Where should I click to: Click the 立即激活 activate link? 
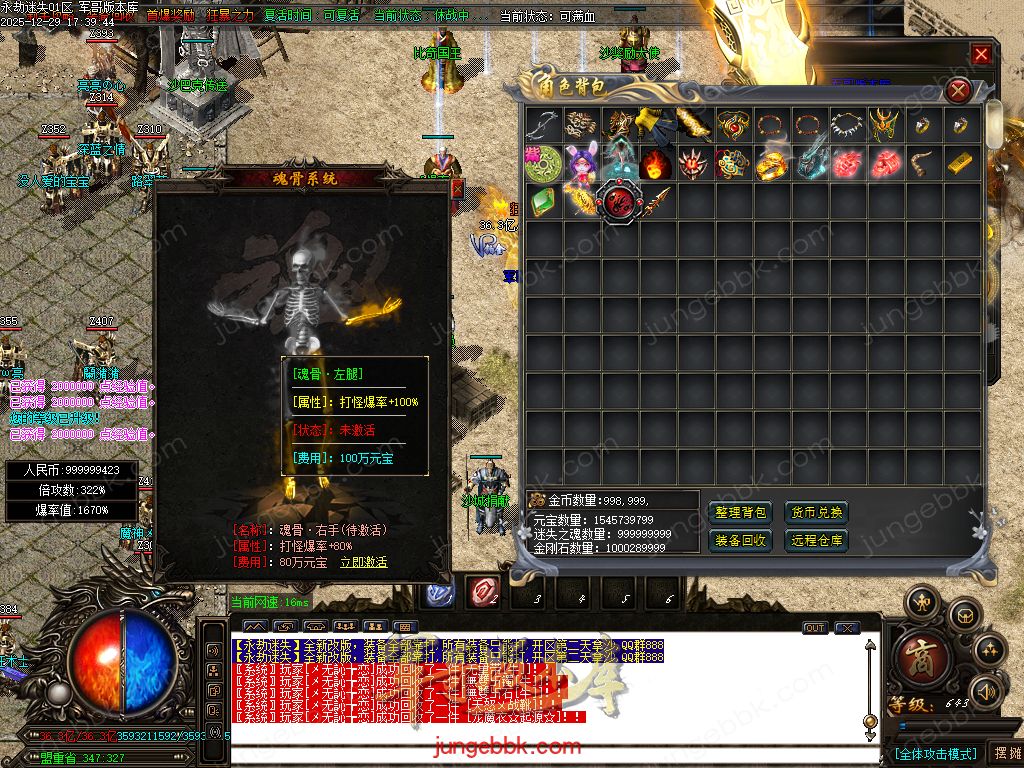coord(363,562)
